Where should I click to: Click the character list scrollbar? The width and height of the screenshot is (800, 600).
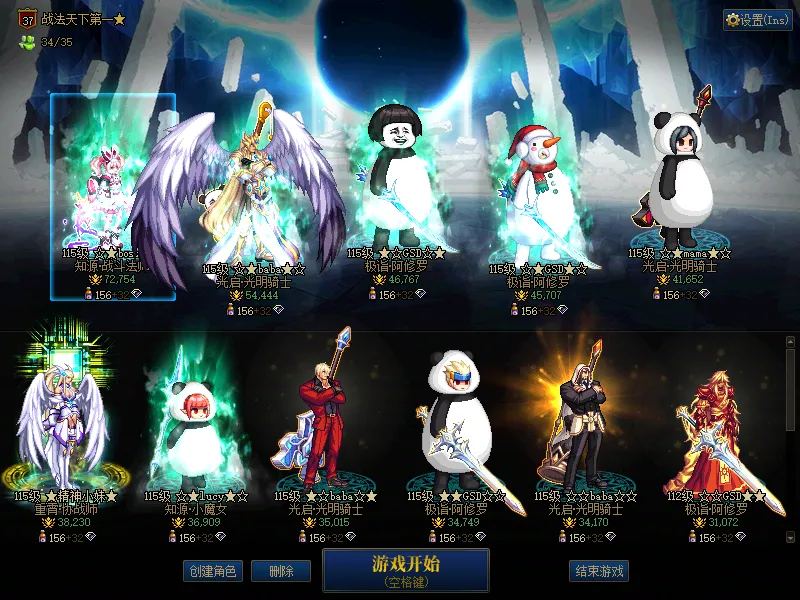click(790, 390)
